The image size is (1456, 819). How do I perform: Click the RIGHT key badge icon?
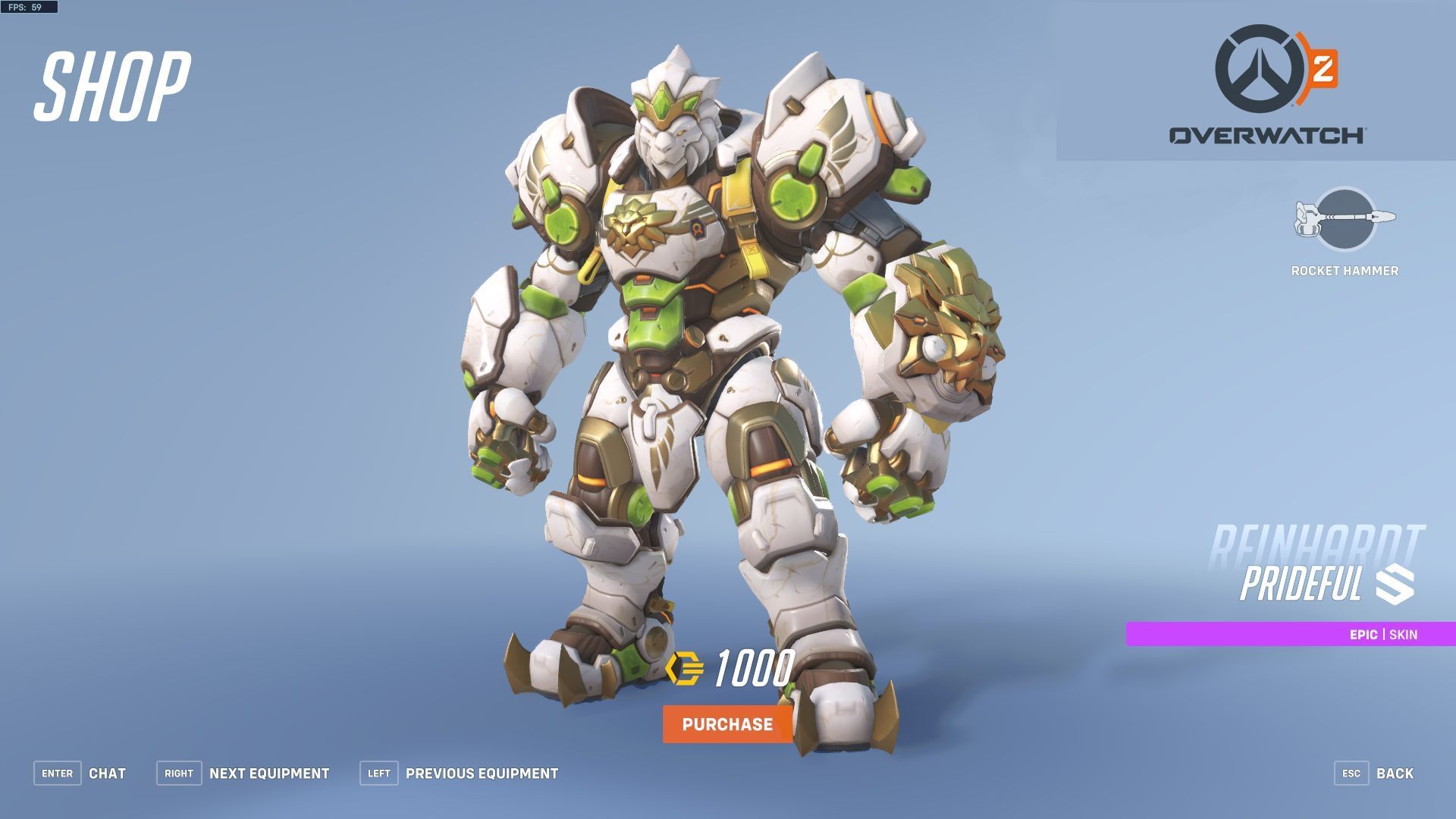click(x=179, y=773)
